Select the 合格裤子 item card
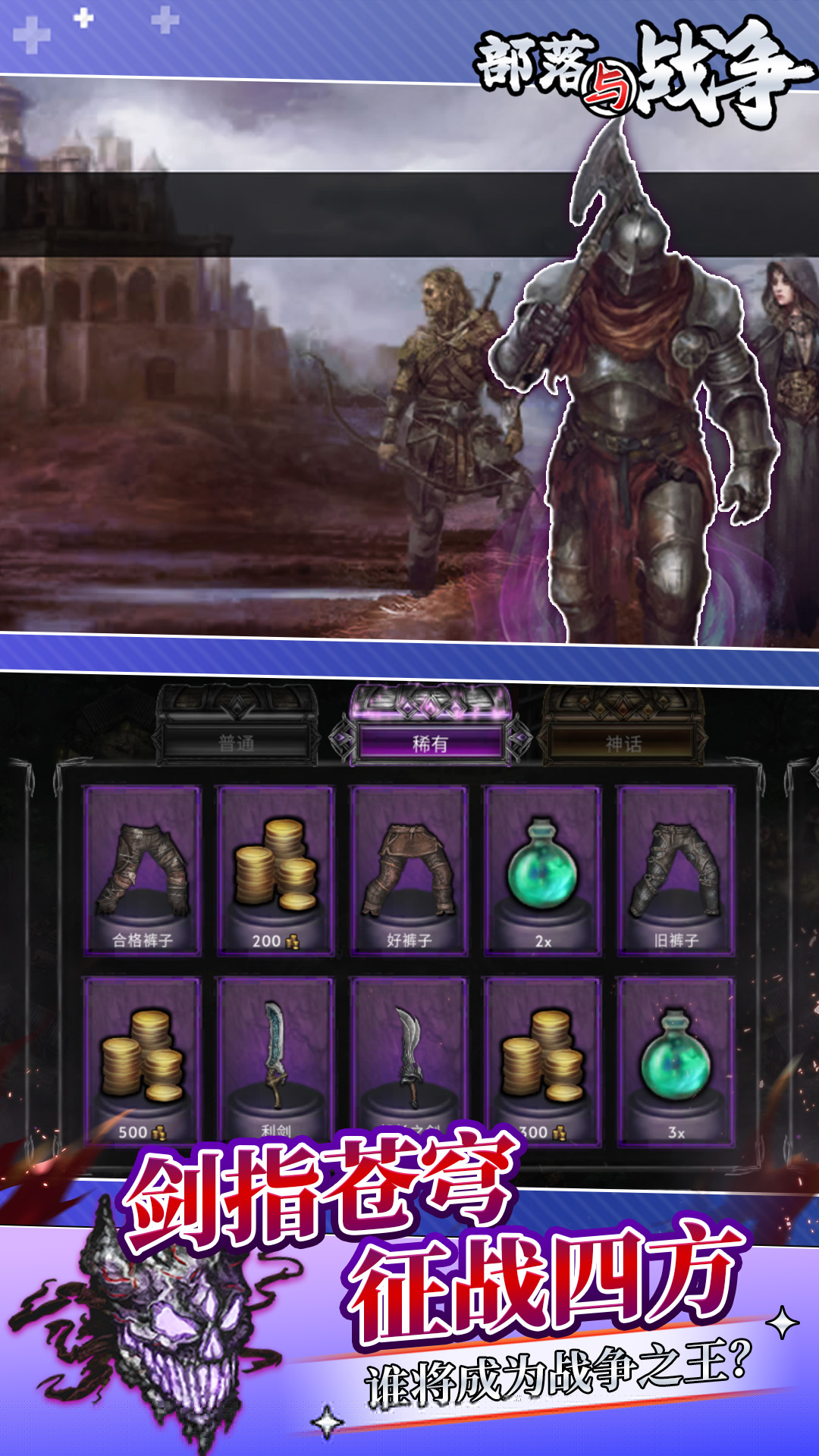 [143, 871]
